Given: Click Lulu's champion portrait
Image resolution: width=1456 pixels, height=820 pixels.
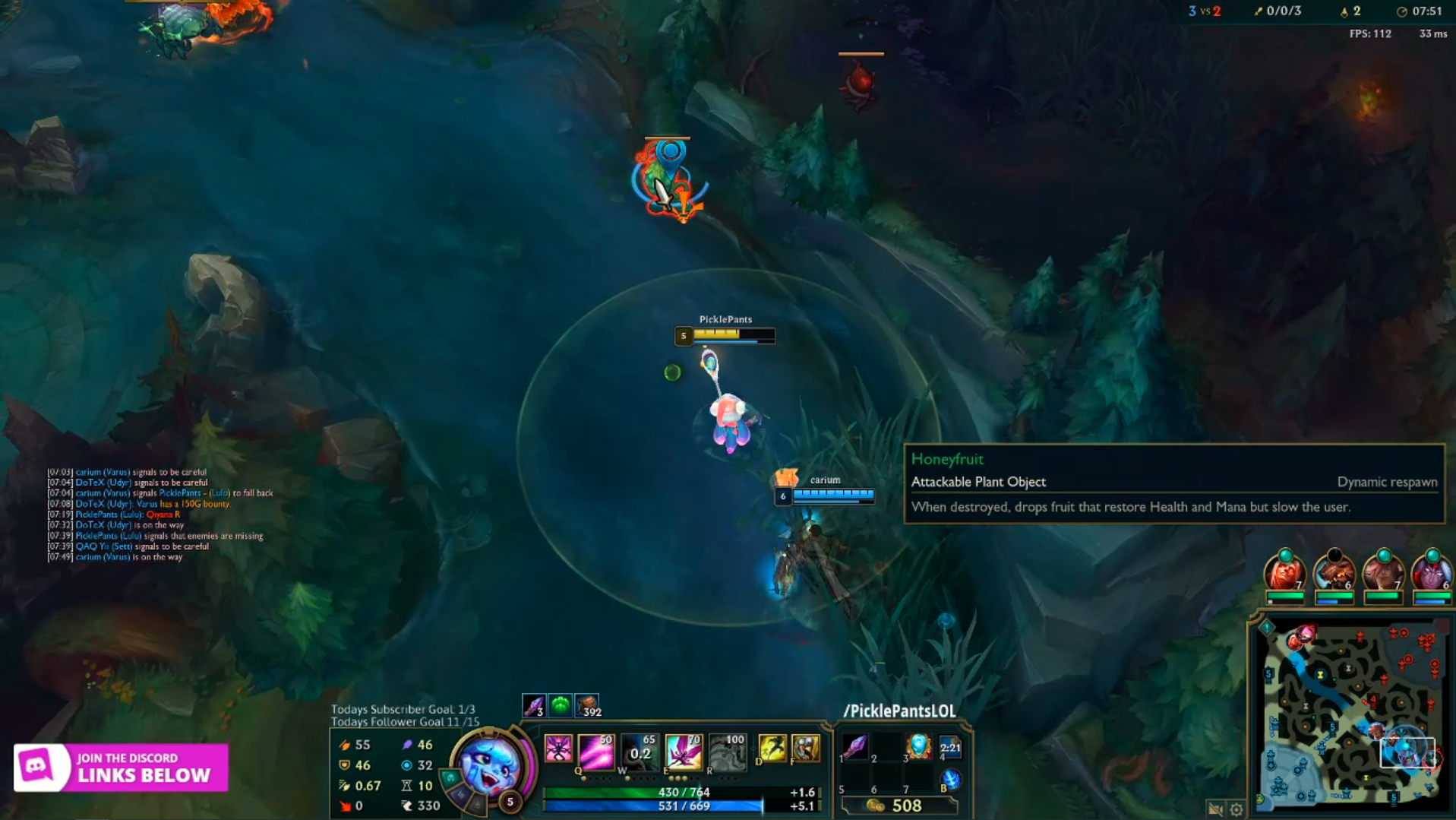Looking at the screenshot, I should click(490, 765).
